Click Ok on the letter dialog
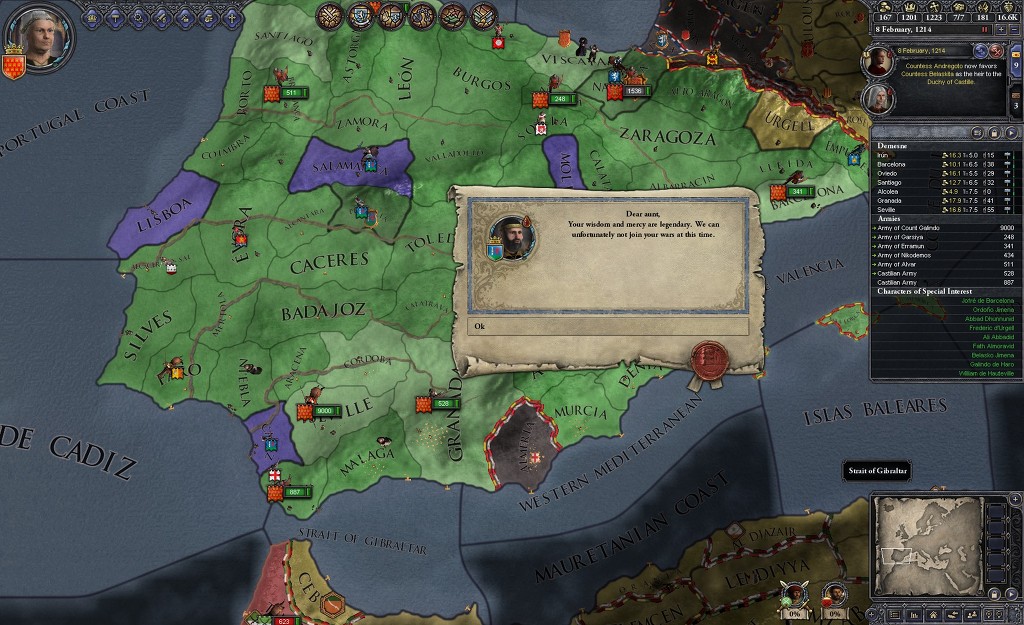Viewport: 1024px width, 625px height. pos(608,327)
